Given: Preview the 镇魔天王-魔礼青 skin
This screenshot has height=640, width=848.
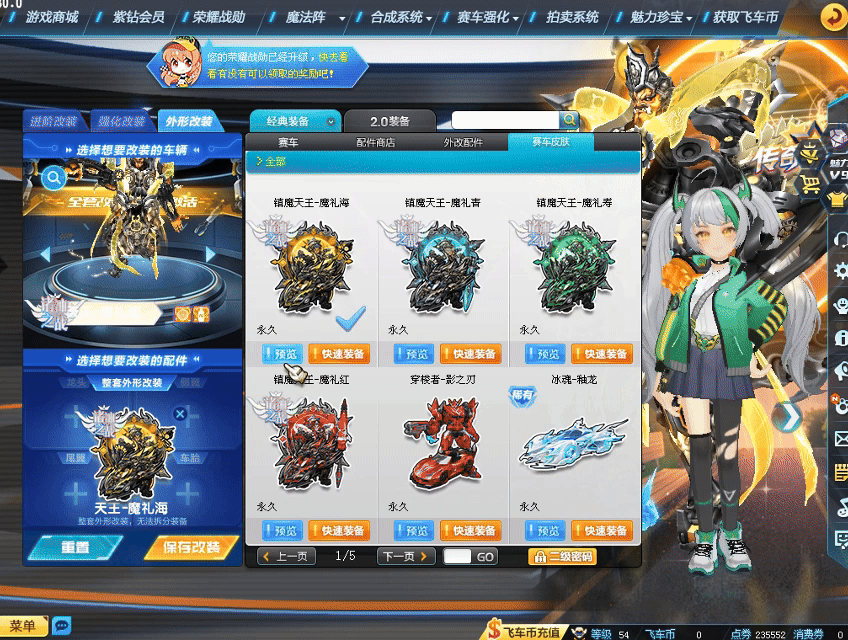Looking at the screenshot, I should pyautogui.click(x=414, y=354).
